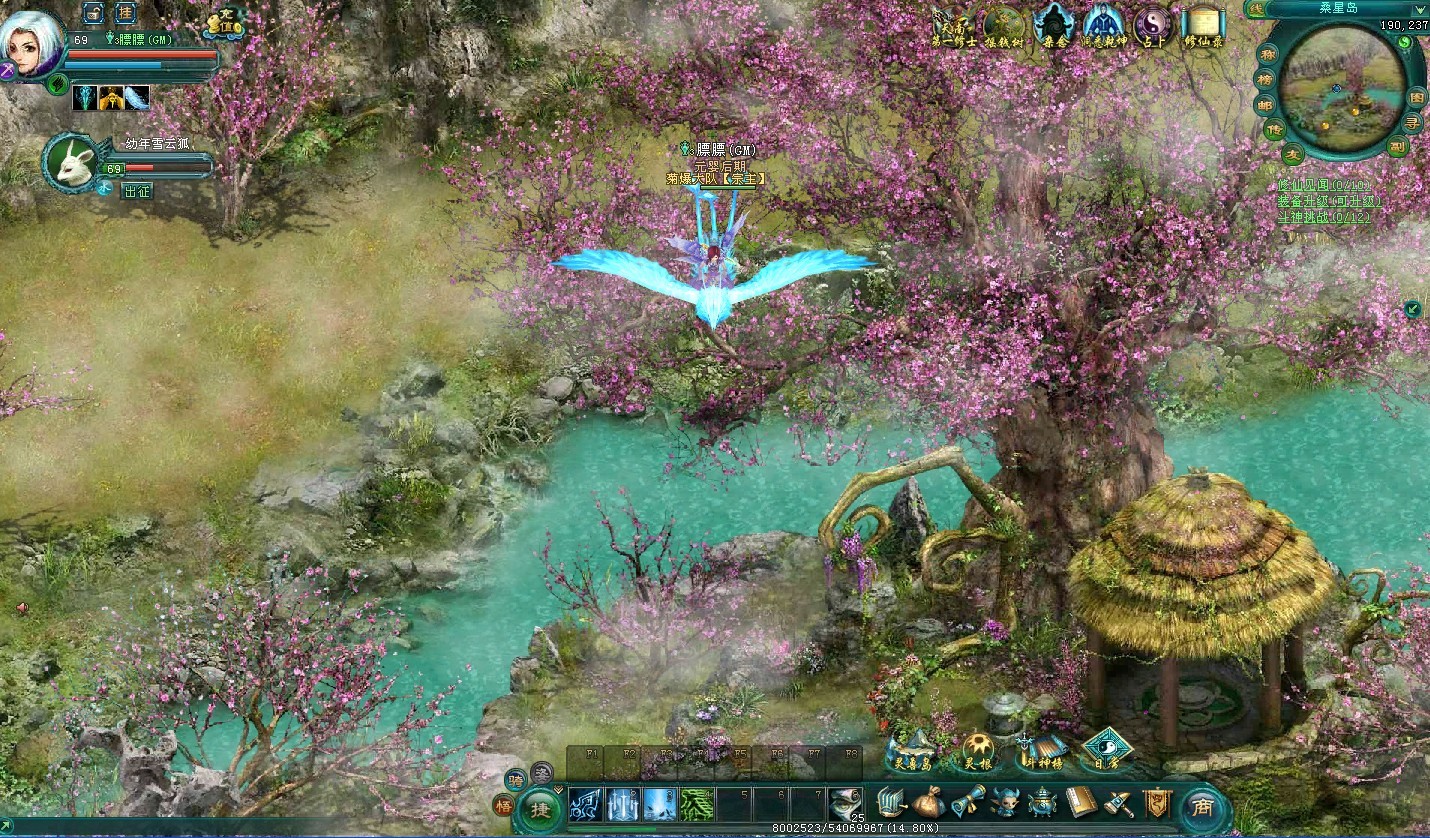Click the 挂 auto-play button
1430x838 pixels.
pyautogui.click(x=125, y=13)
